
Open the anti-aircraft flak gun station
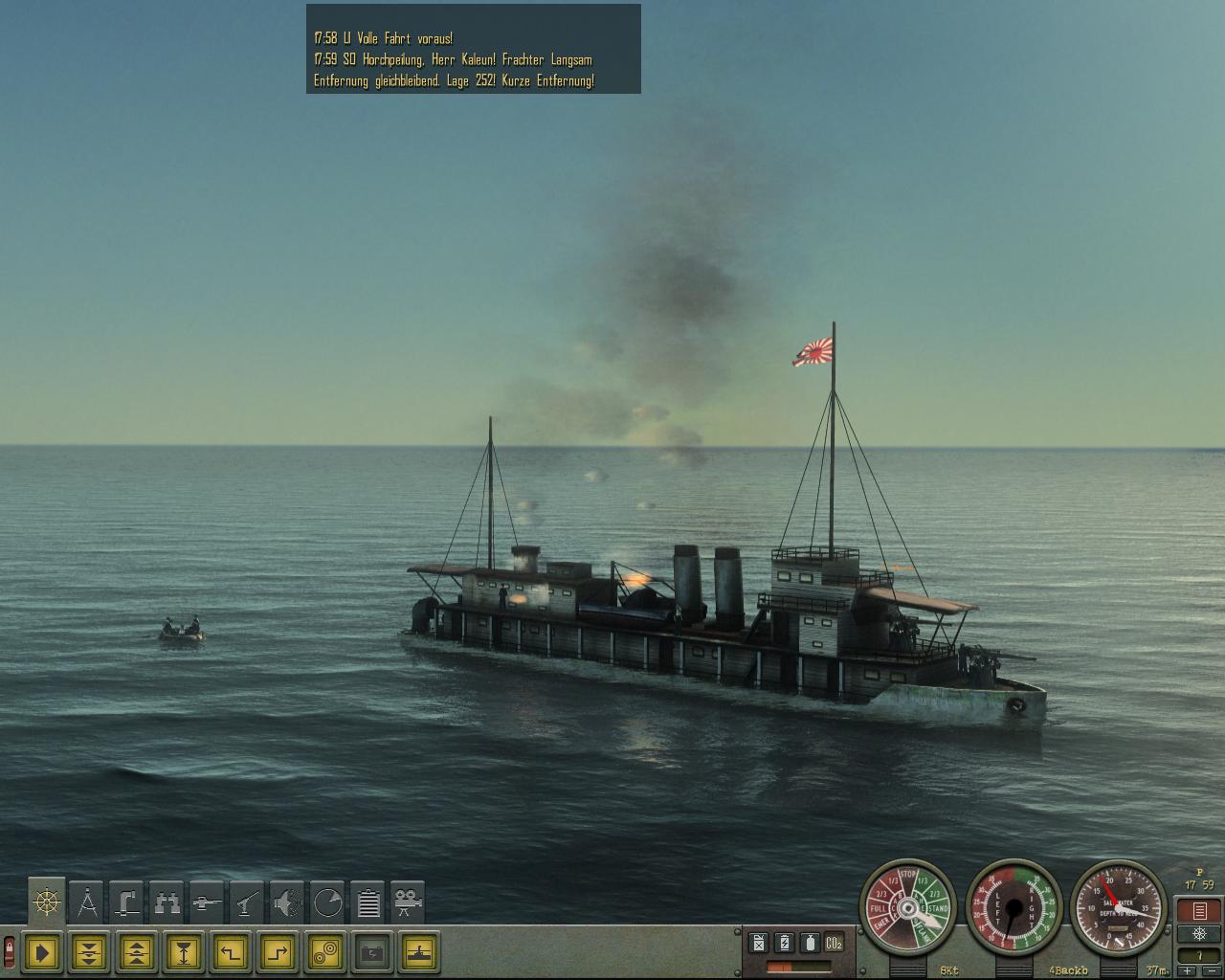[248, 902]
